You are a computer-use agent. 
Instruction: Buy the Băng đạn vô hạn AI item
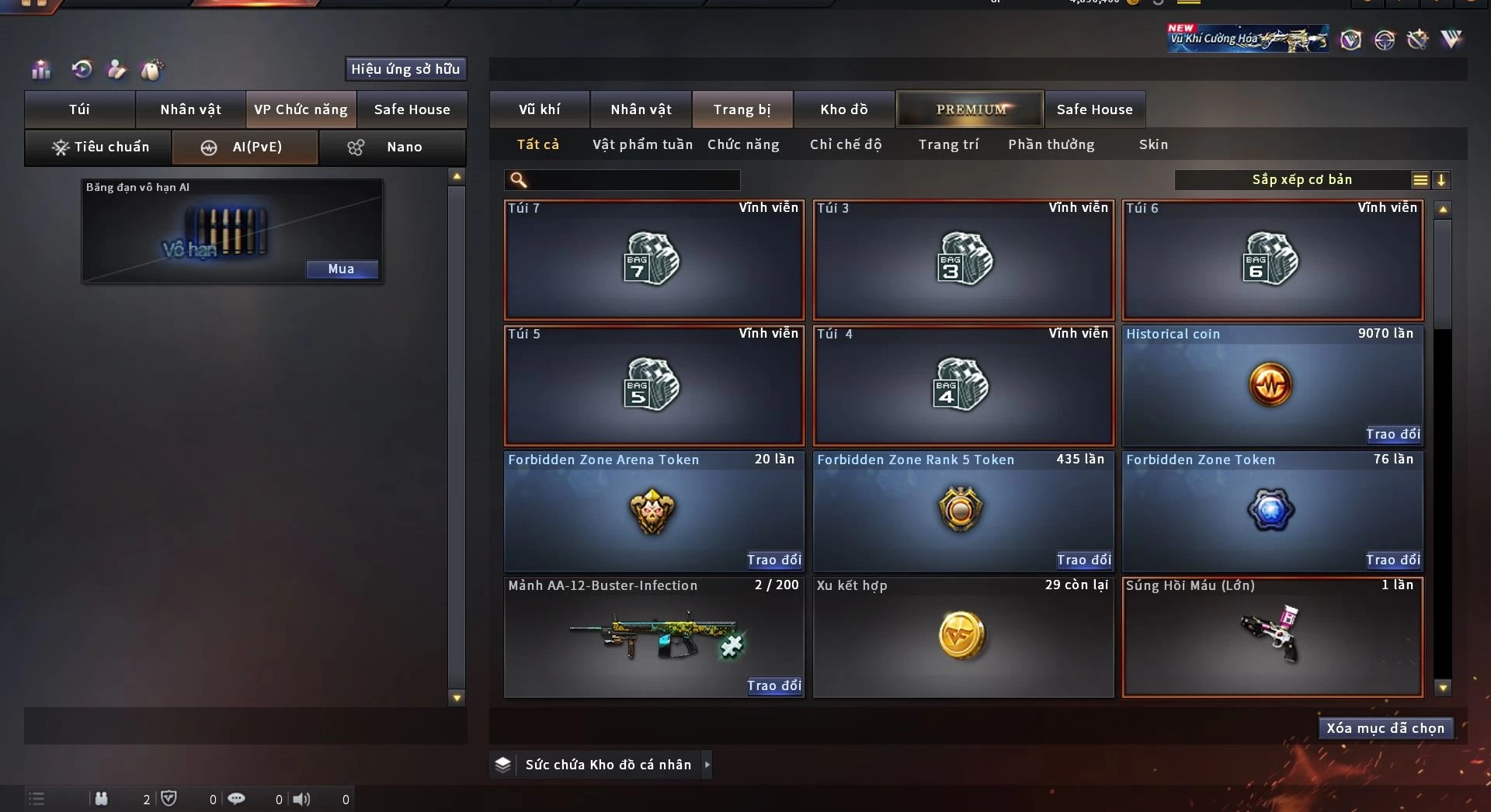[341, 269]
